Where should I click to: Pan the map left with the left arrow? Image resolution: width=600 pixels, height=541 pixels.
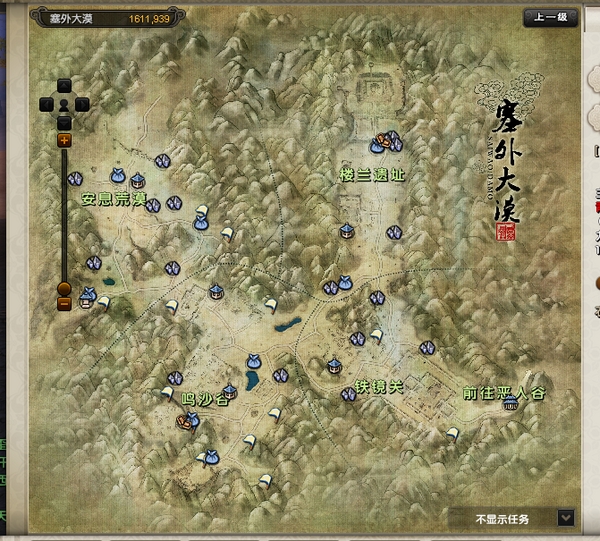[x=46, y=103]
